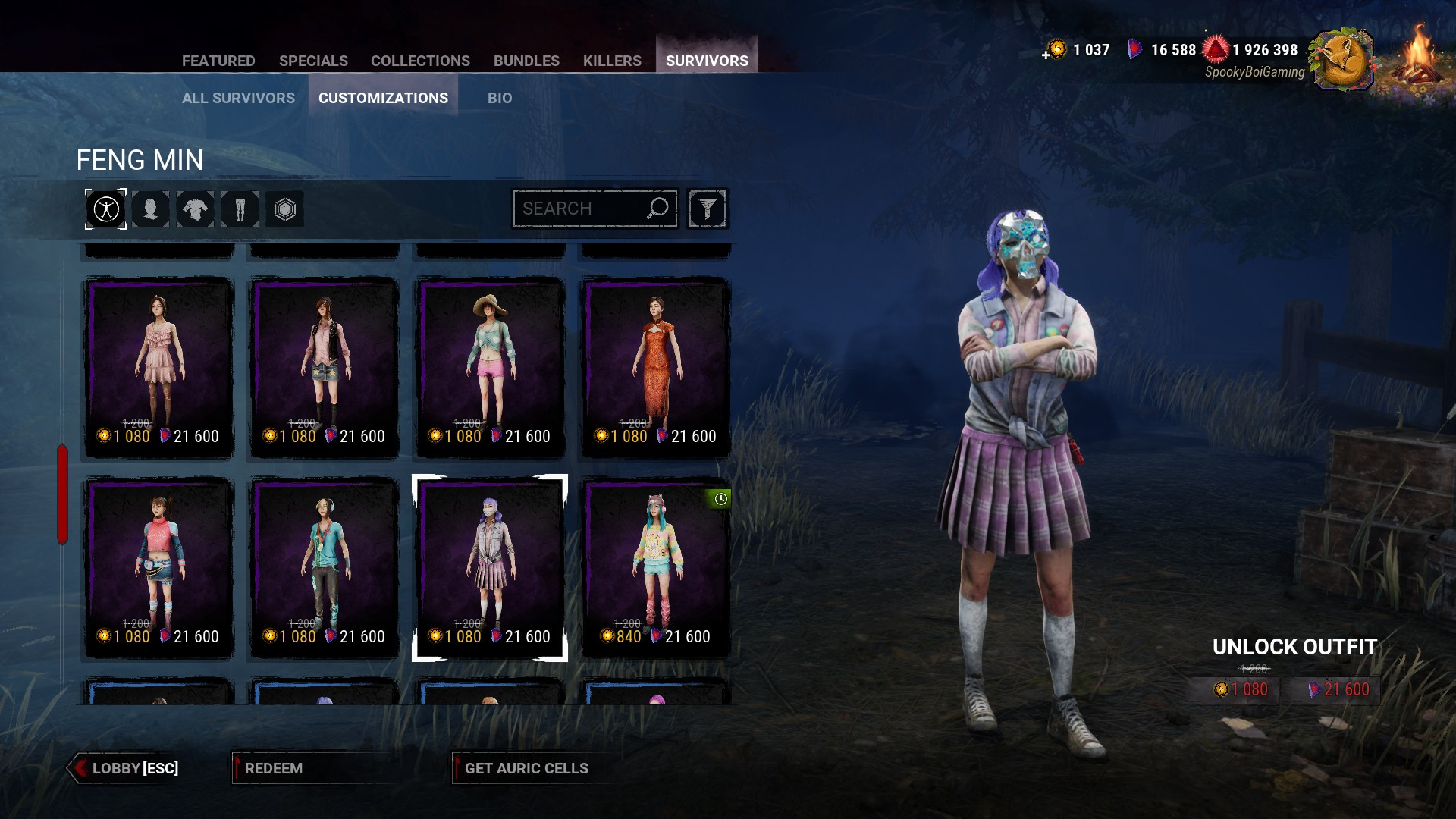
Task: Click the outfit search field
Action: coord(580,209)
